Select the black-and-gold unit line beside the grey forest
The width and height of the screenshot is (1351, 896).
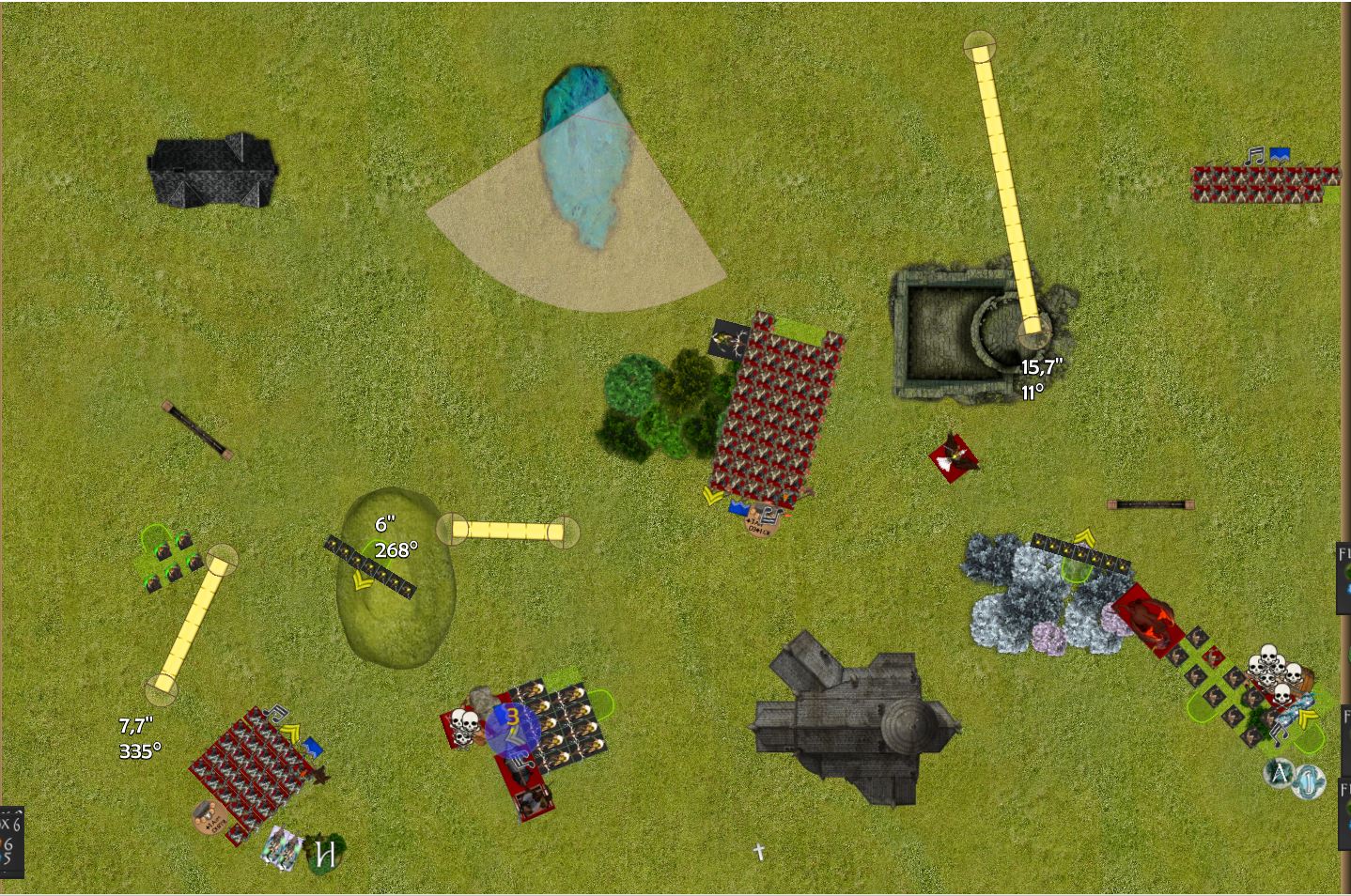(x=1079, y=554)
